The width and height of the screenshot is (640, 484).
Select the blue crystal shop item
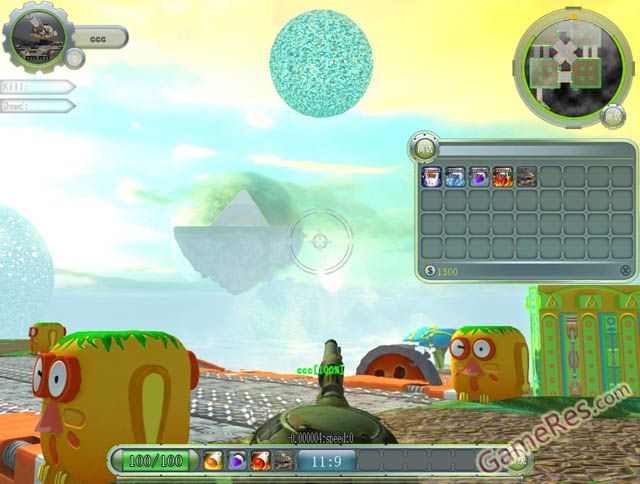pyautogui.click(x=455, y=178)
